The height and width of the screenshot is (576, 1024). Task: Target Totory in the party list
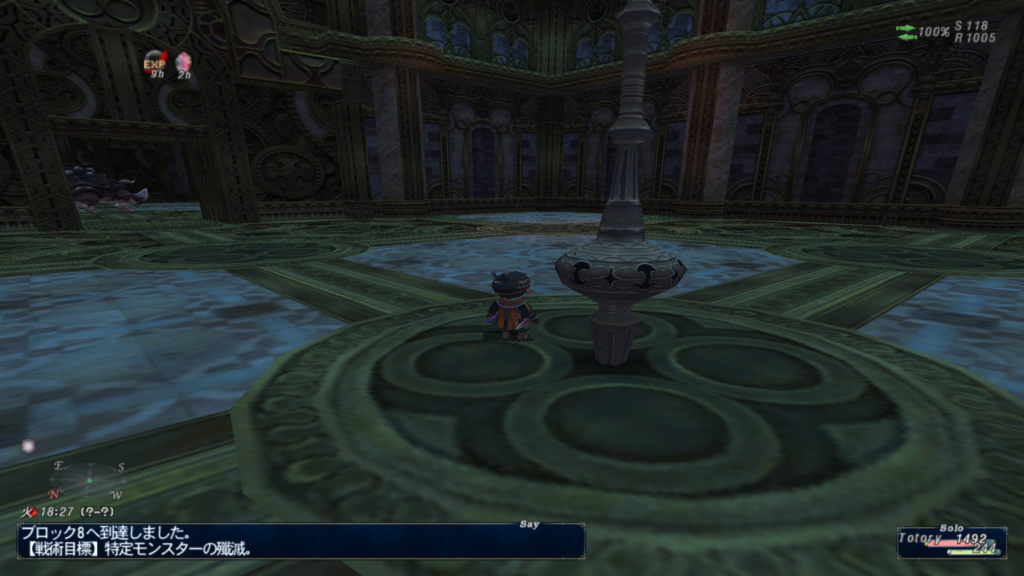(922, 537)
